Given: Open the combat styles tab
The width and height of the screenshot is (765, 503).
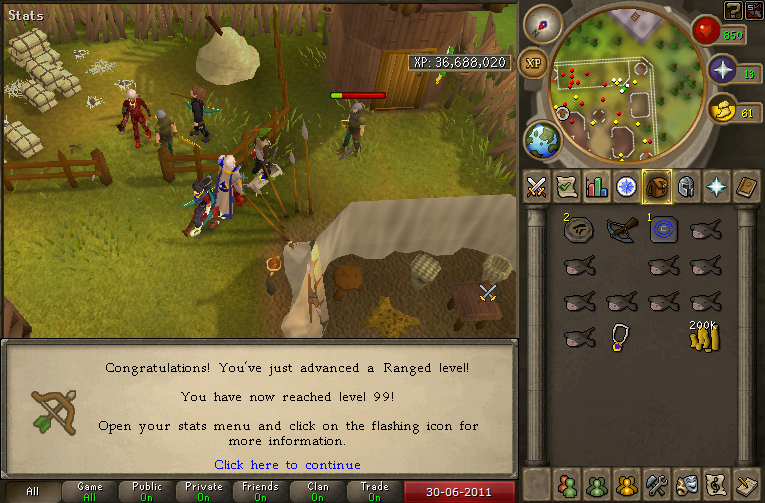Looking at the screenshot, I should pyautogui.click(x=538, y=187).
